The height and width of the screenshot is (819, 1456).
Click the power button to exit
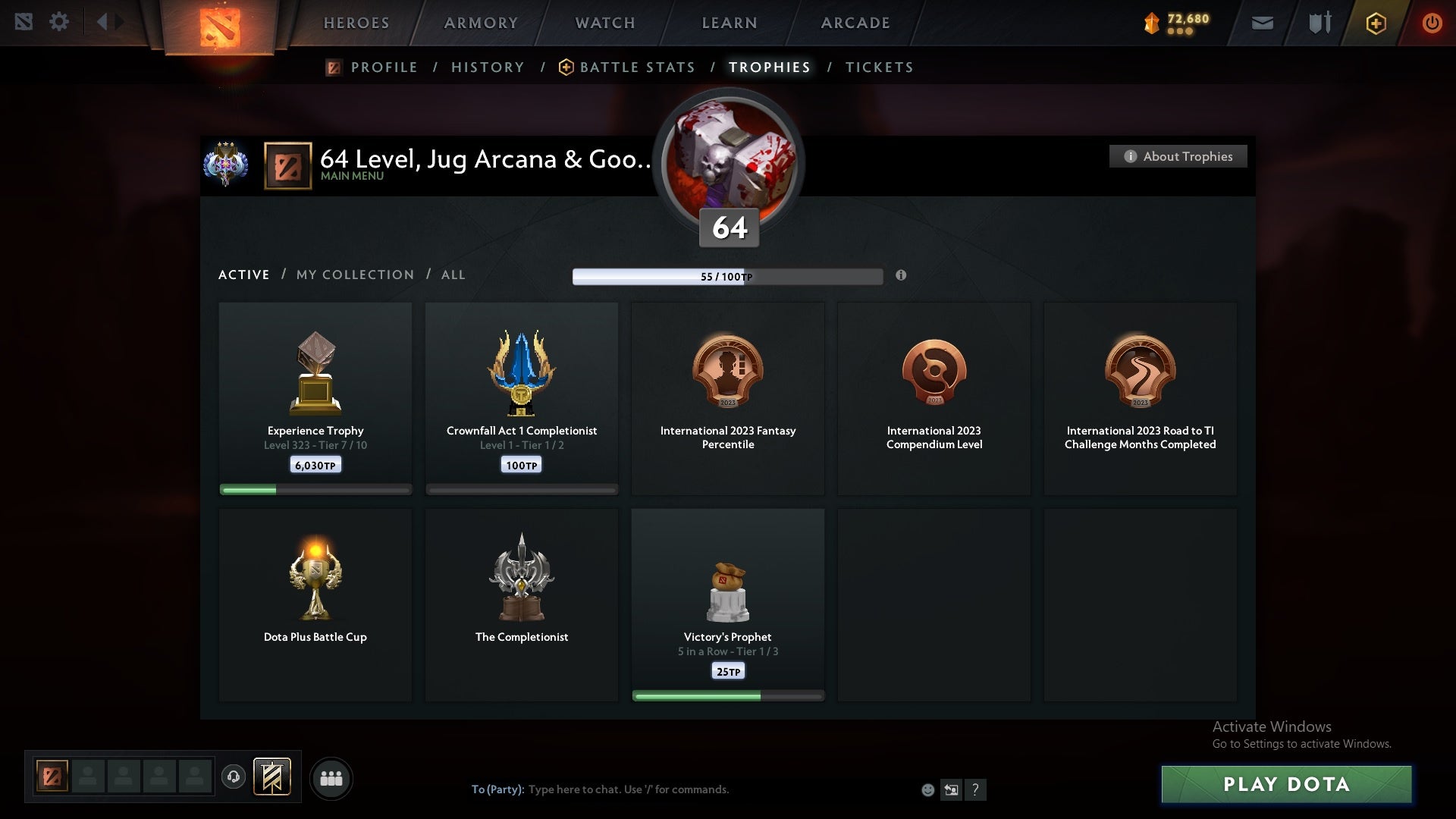[x=1432, y=23]
